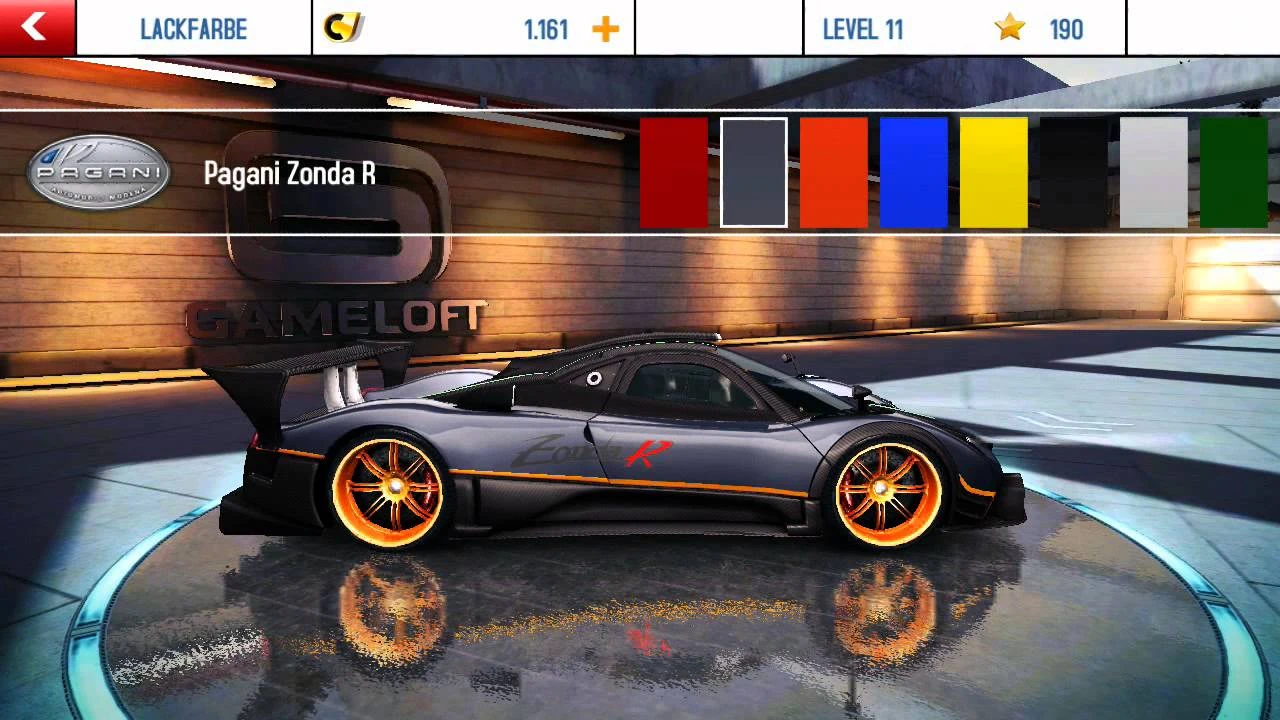This screenshot has width=1280, height=720.
Task: Select the currently highlighted dark gray paint
Action: 753,173
